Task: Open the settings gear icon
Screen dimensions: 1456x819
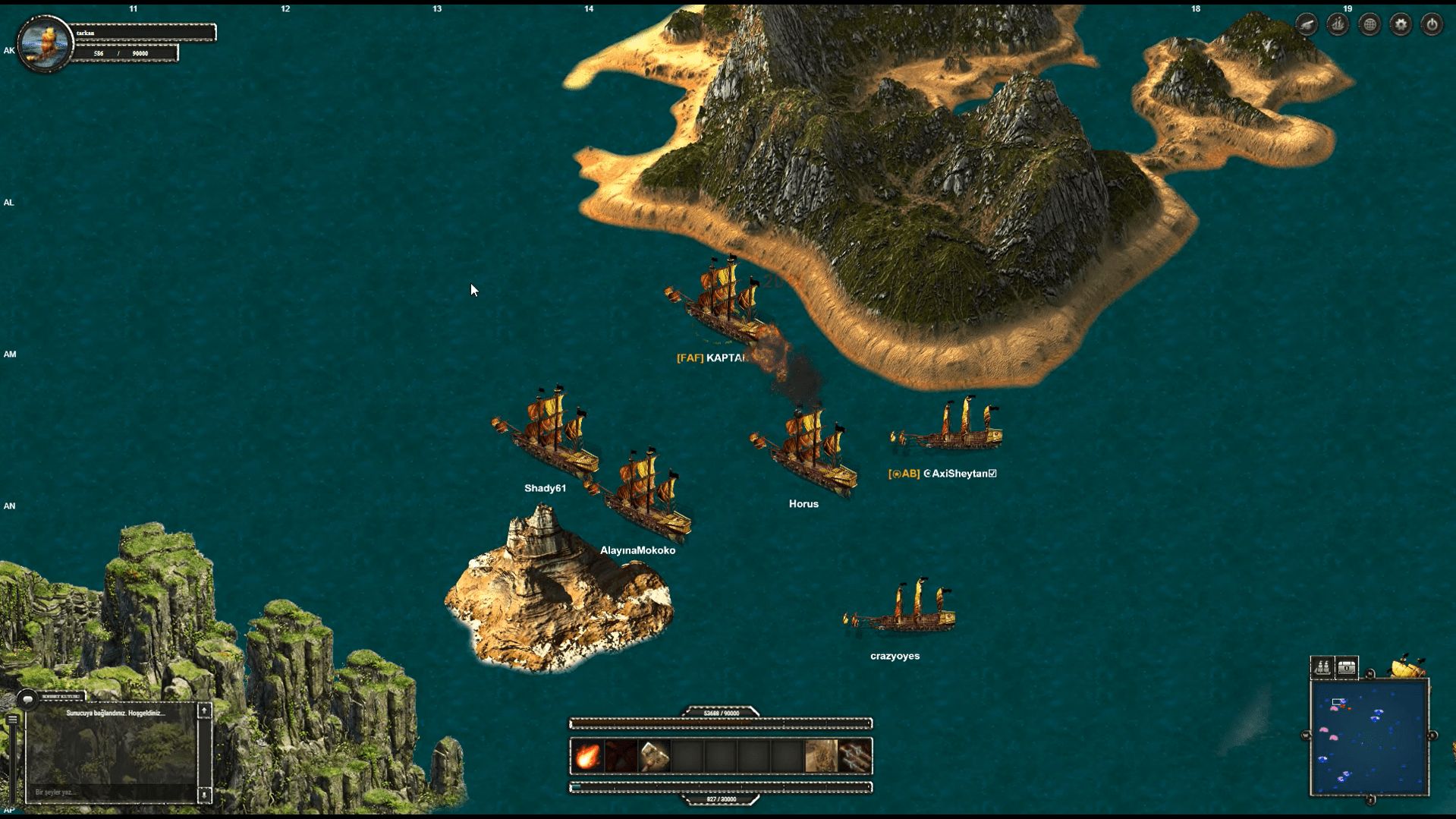Action: pyautogui.click(x=1401, y=25)
